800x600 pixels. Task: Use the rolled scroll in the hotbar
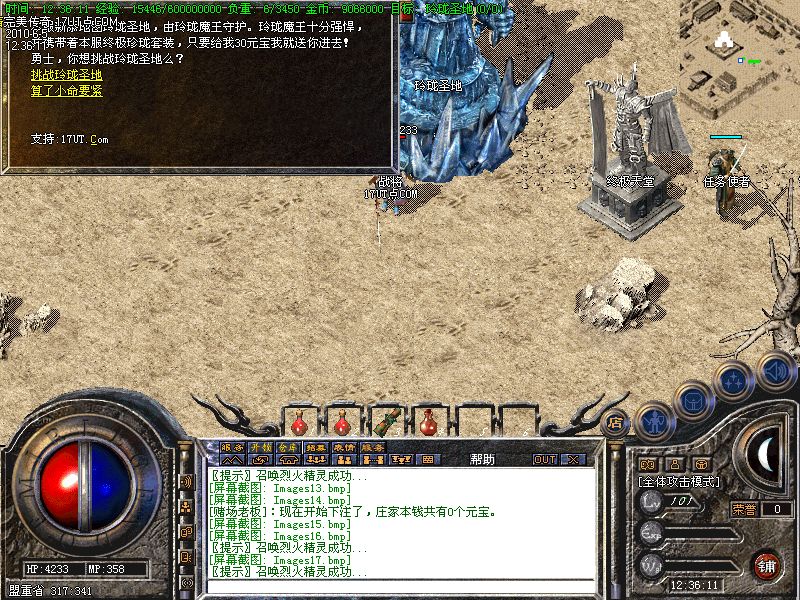[x=386, y=421]
